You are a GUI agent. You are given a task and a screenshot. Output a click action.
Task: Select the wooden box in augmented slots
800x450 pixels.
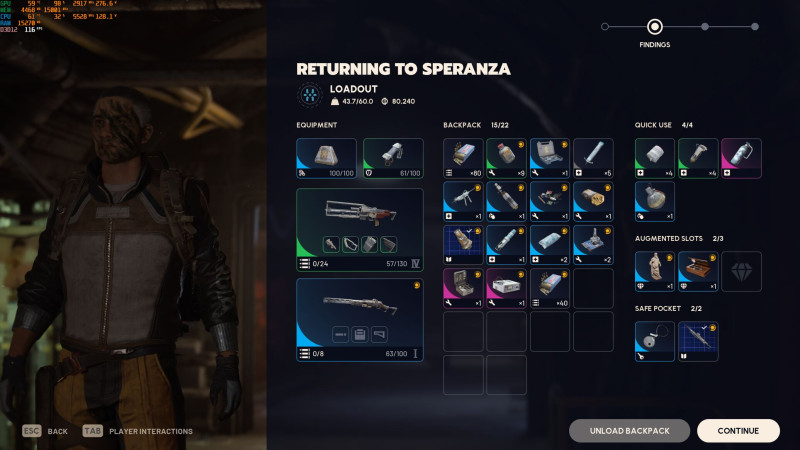tap(698, 271)
